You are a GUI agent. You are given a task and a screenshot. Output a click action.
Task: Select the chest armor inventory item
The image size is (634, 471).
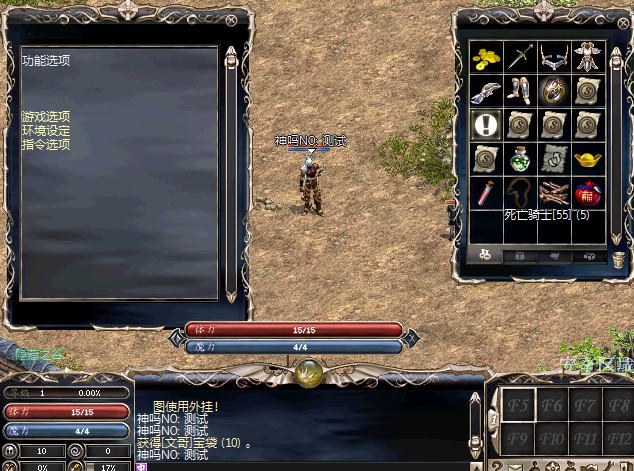coord(588,57)
